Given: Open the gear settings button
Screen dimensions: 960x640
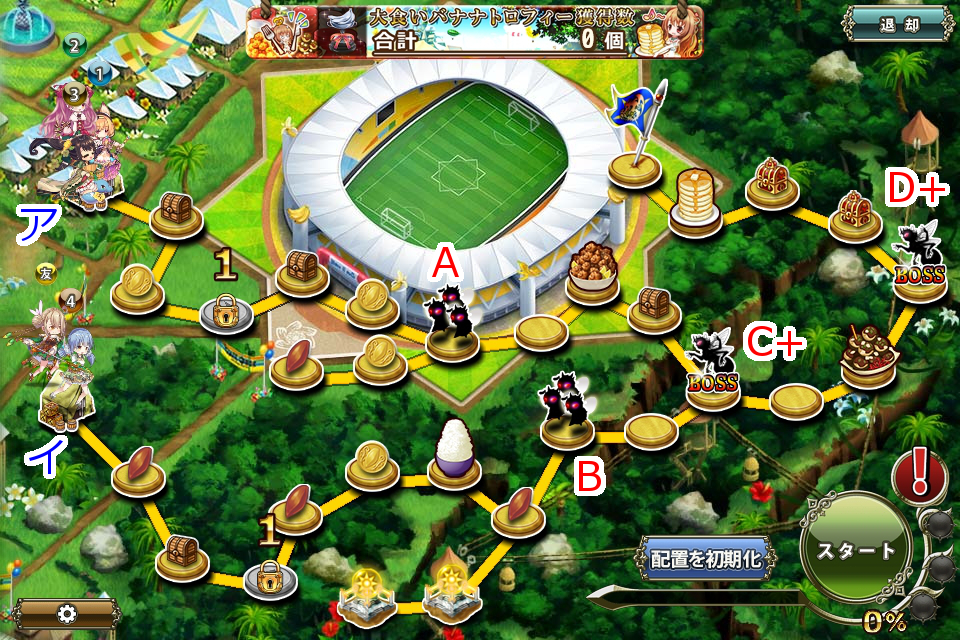Looking at the screenshot, I should (67, 613).
